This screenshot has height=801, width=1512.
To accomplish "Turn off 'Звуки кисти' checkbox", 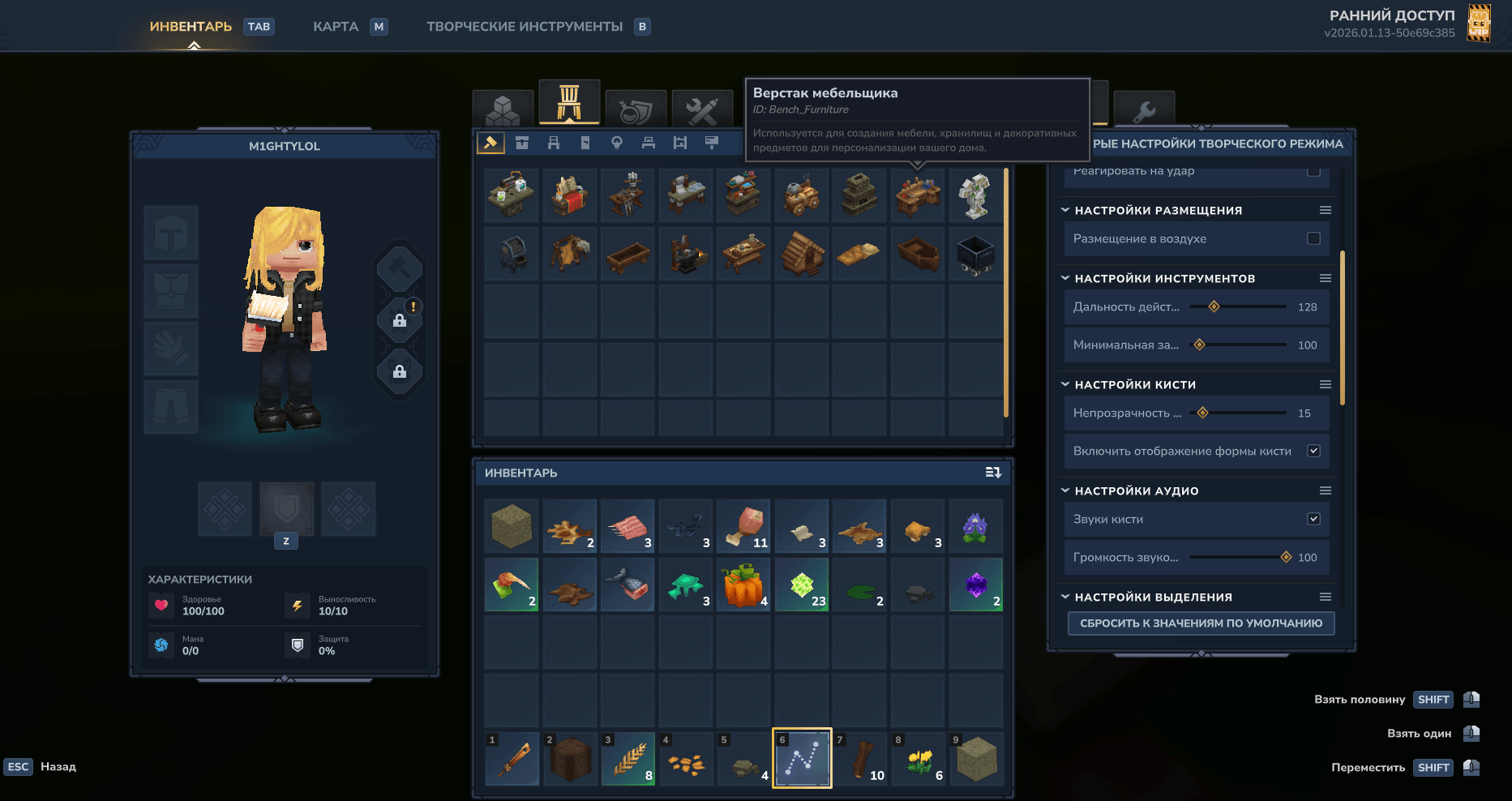I will coord(1315,519).
